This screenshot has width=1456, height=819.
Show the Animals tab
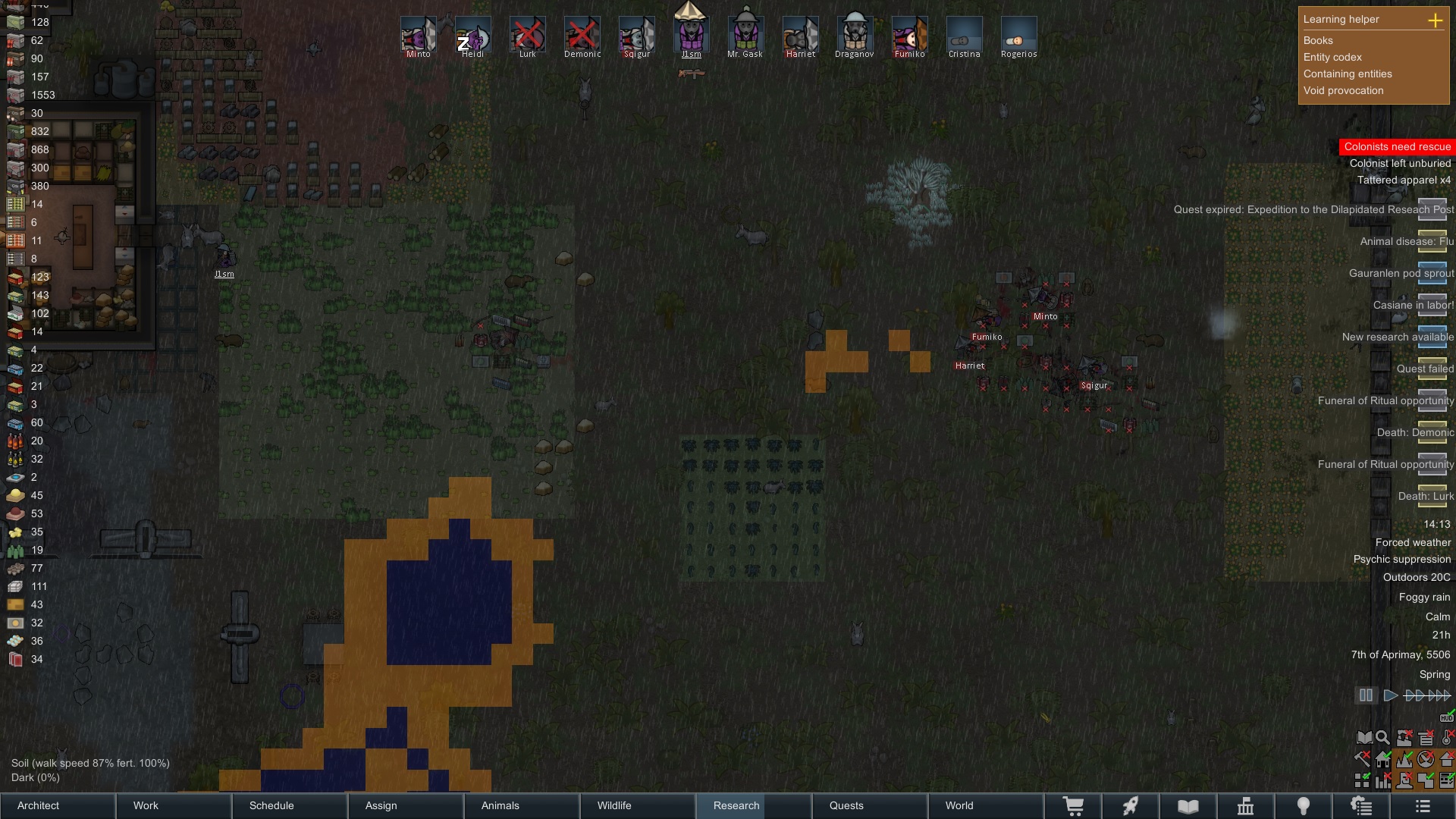click(522, 805)
